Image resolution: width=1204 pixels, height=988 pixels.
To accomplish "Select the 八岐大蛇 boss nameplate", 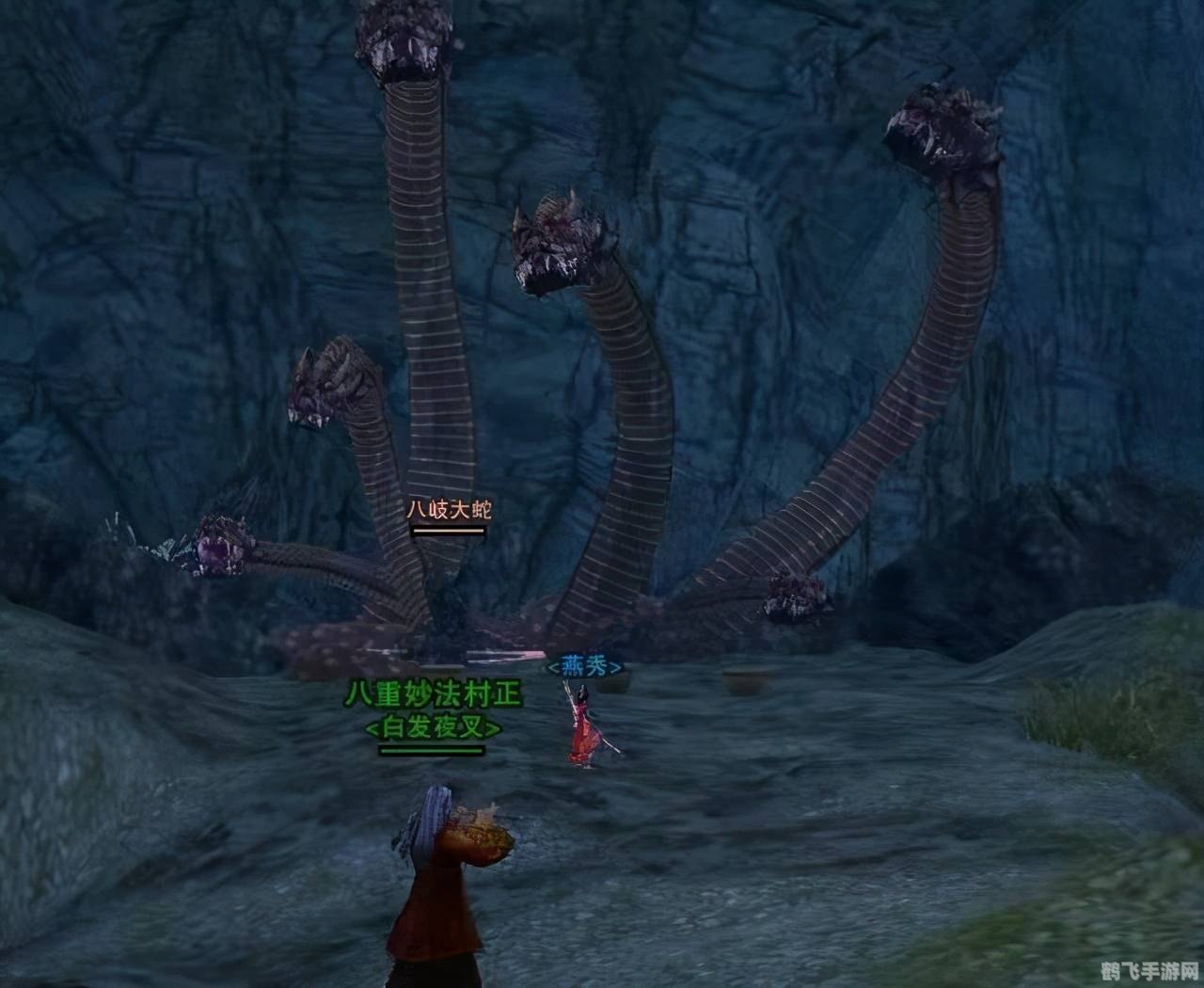I will [449, 510].
